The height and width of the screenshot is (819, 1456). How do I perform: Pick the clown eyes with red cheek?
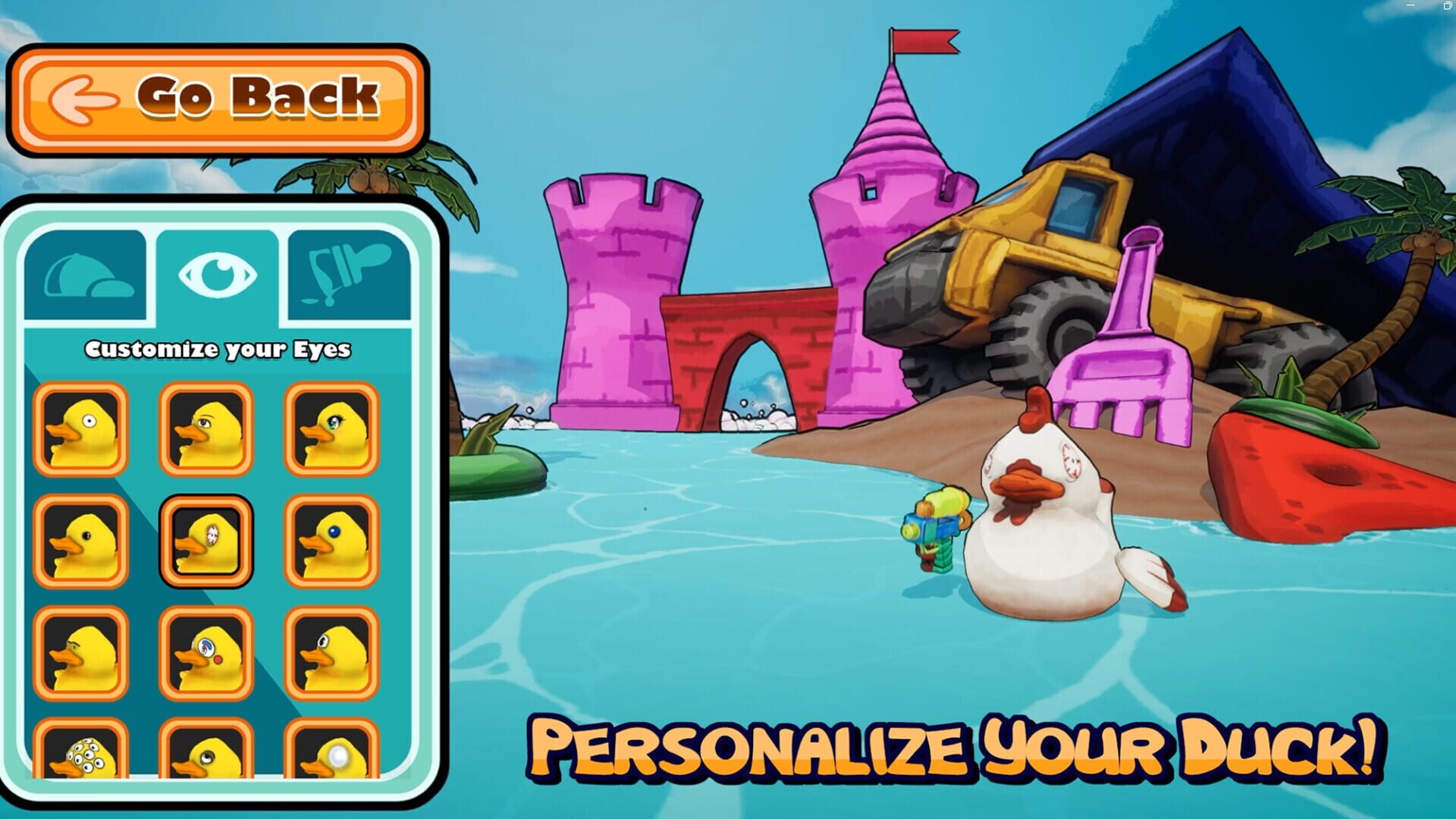pos(205,652)
